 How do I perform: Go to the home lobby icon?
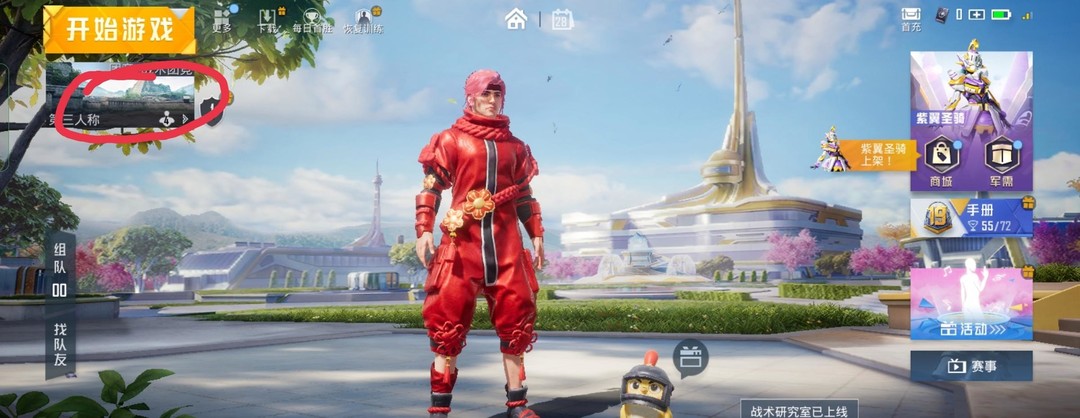[516, 18]
